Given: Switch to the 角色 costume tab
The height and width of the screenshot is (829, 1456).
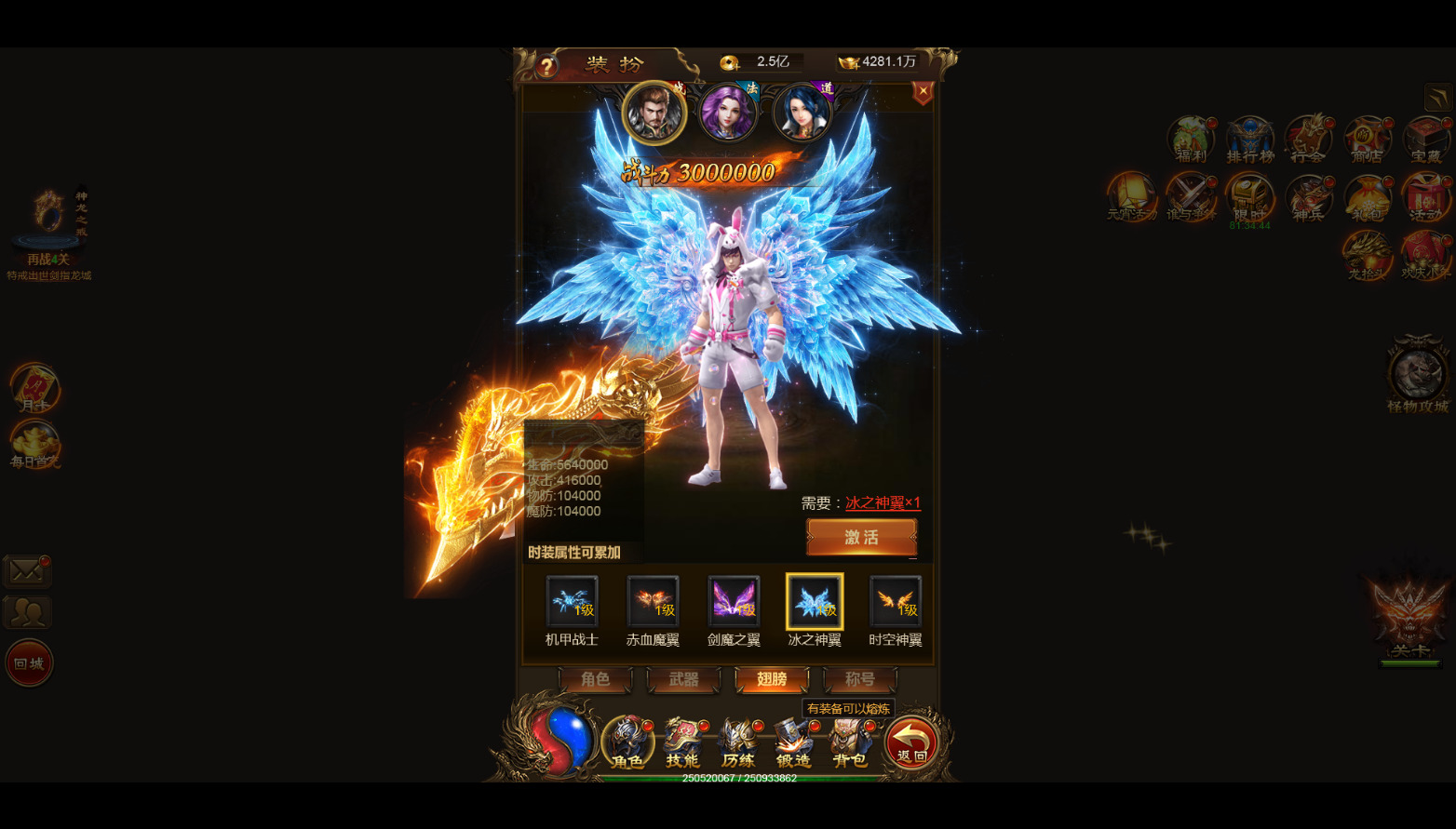Looking at the screenshot, I should (x=595, y=679).
